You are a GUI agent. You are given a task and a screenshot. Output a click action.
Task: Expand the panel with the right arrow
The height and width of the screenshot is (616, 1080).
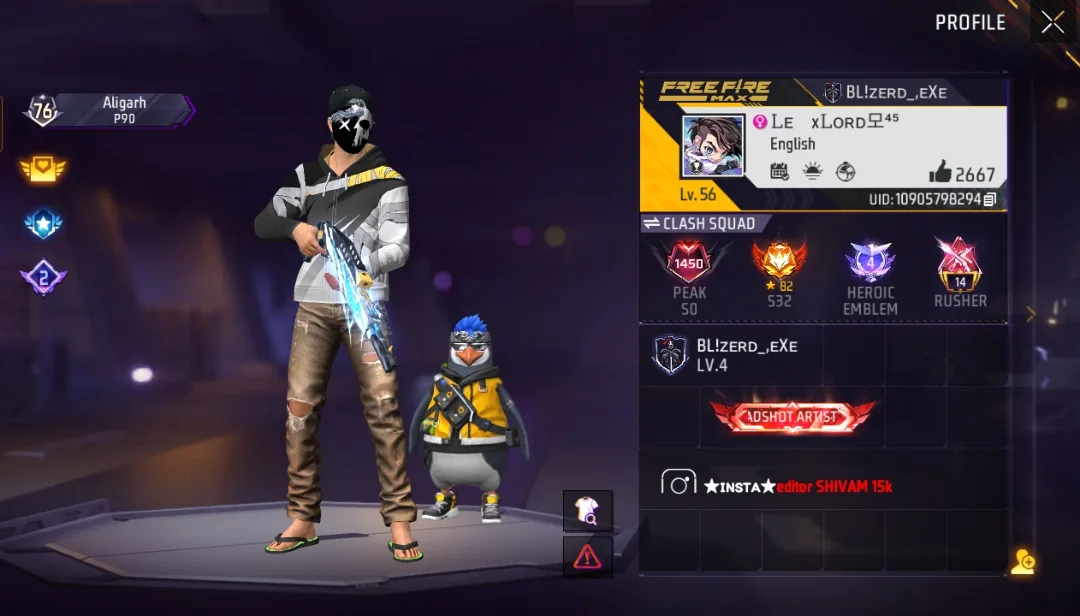(x=1031, y=314)
